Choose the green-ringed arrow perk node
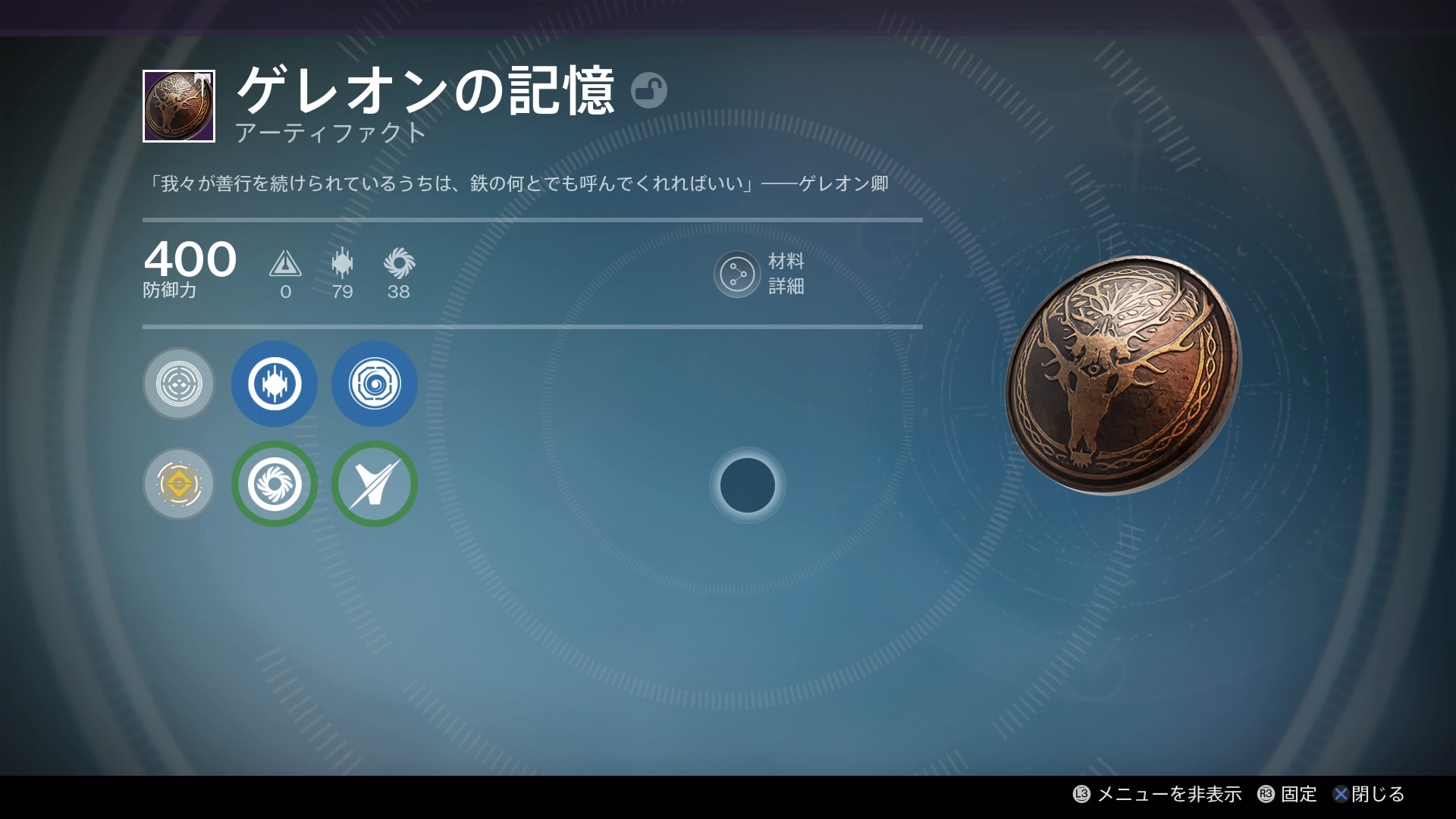The image size is (1456, 819). (375, 484)
